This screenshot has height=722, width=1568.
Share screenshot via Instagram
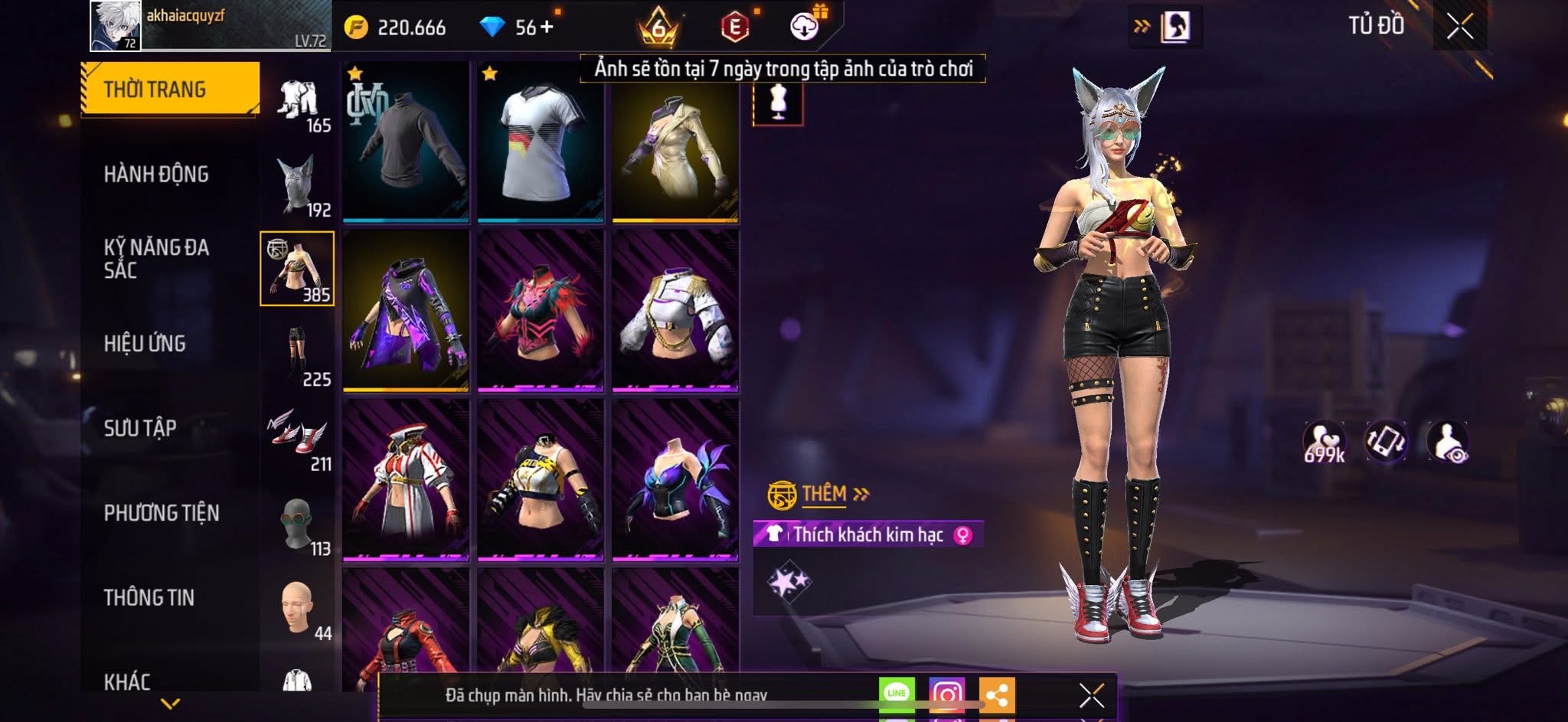click(x=946, y=694)
